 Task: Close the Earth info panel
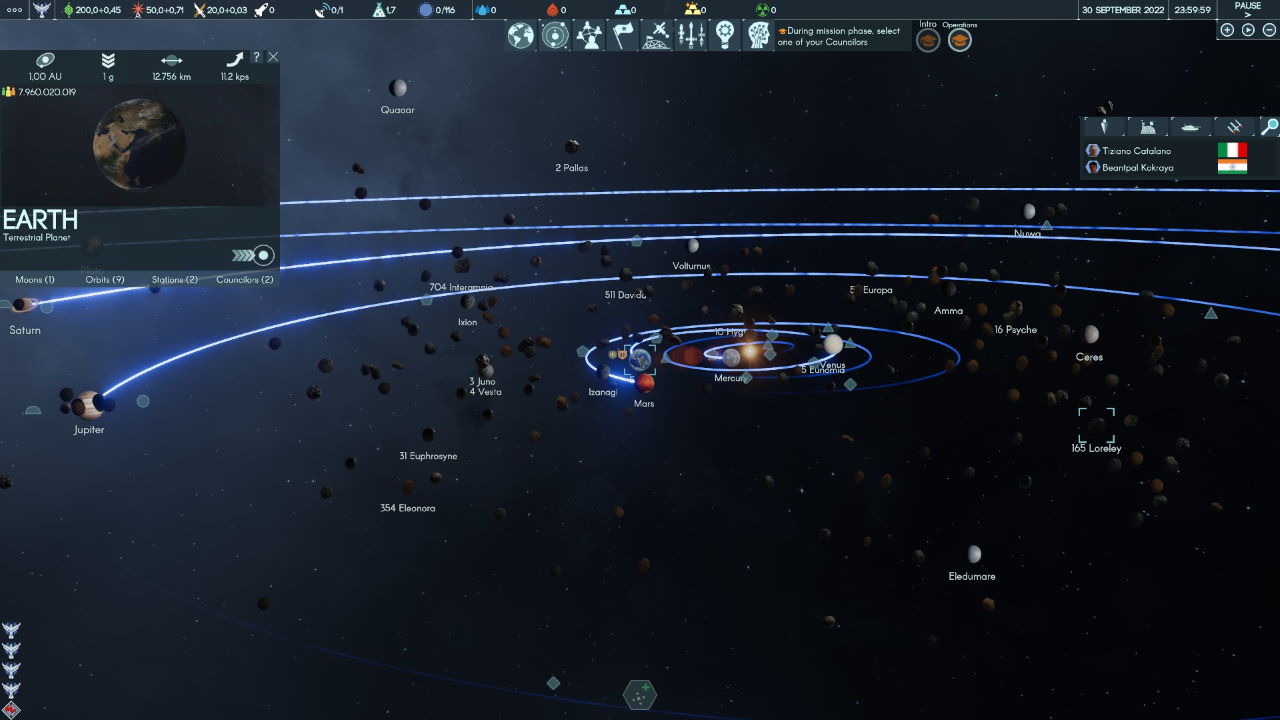[x=273, y=57]
